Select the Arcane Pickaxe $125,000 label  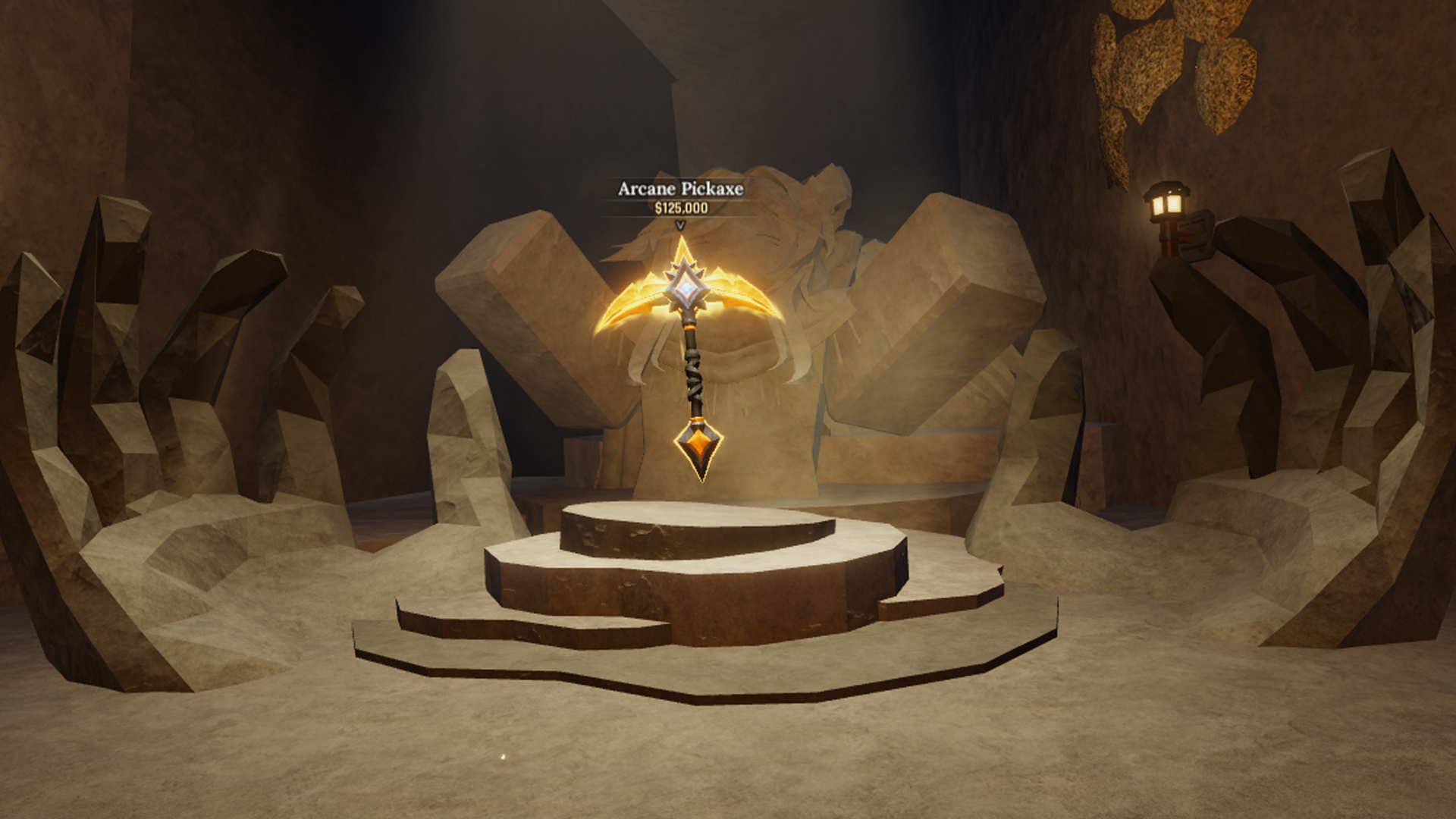tap(680, 197)
